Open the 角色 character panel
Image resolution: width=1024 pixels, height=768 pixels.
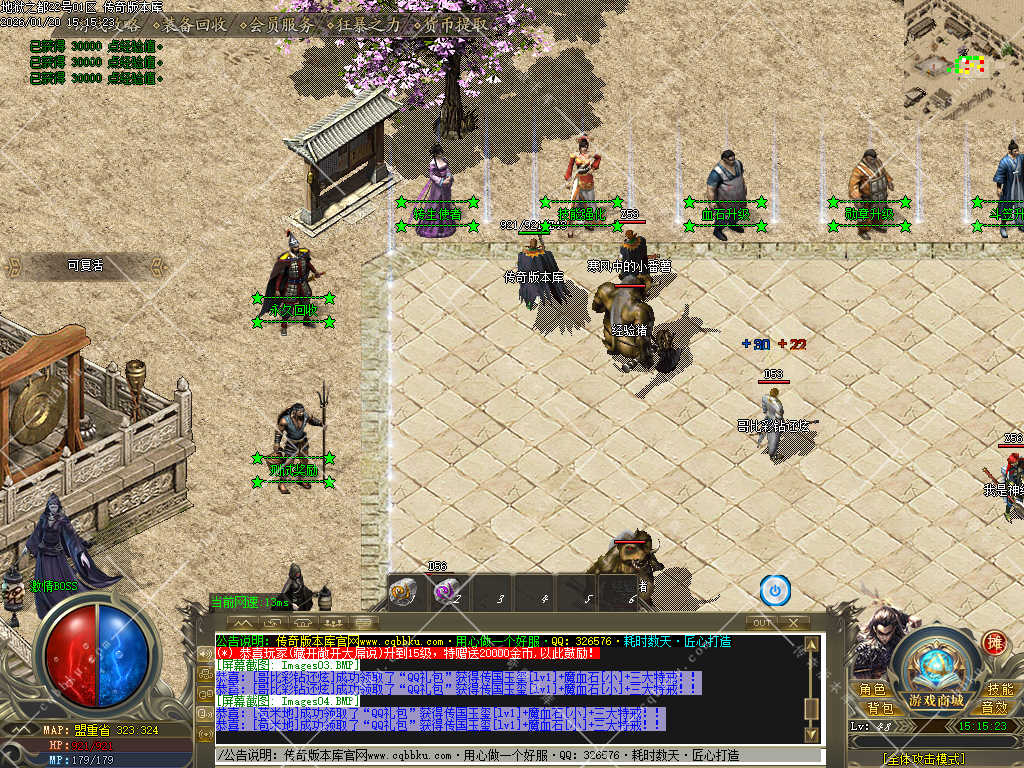[x=872, y=690]
